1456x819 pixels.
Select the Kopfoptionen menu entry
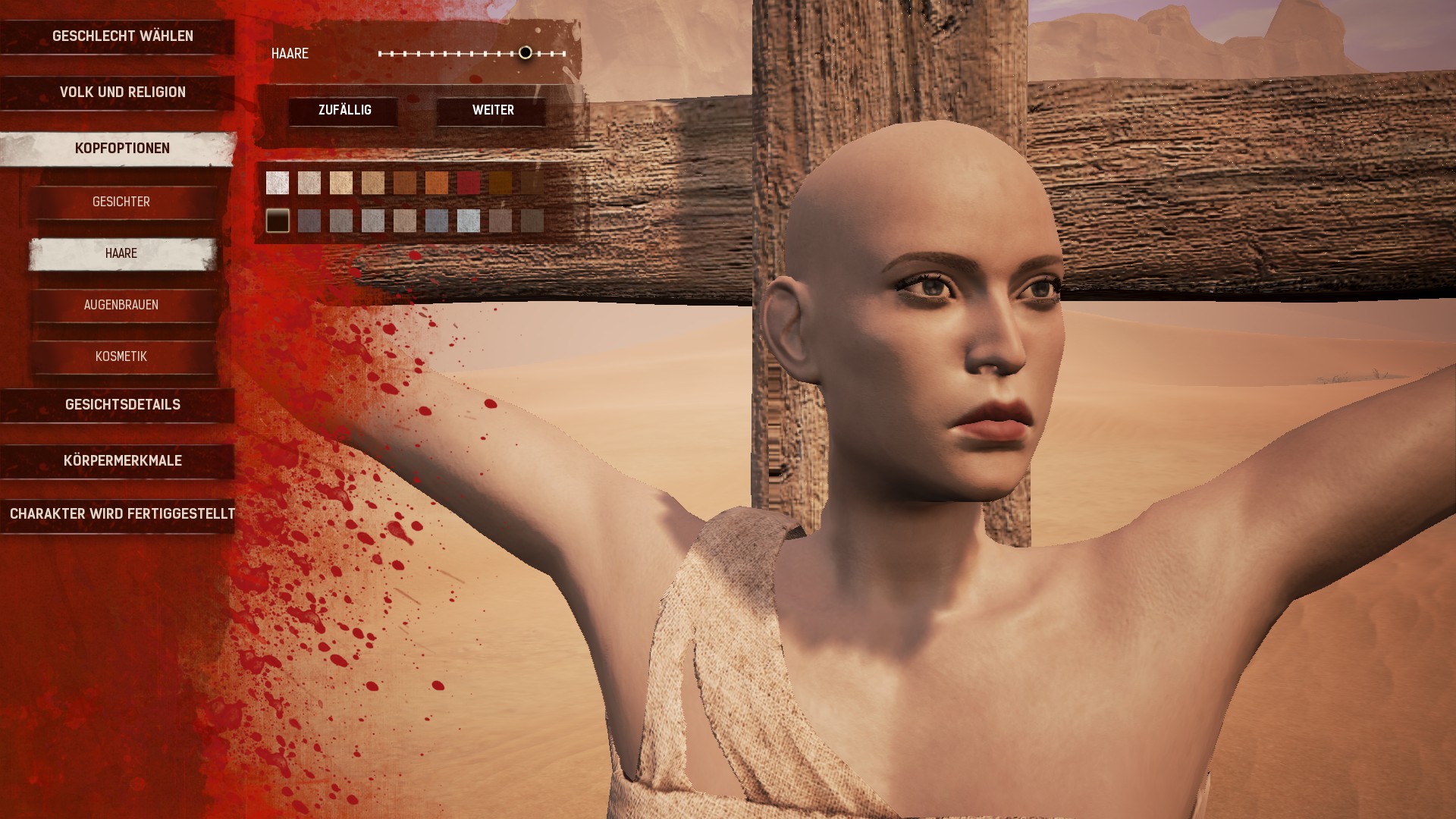[122, 149]
